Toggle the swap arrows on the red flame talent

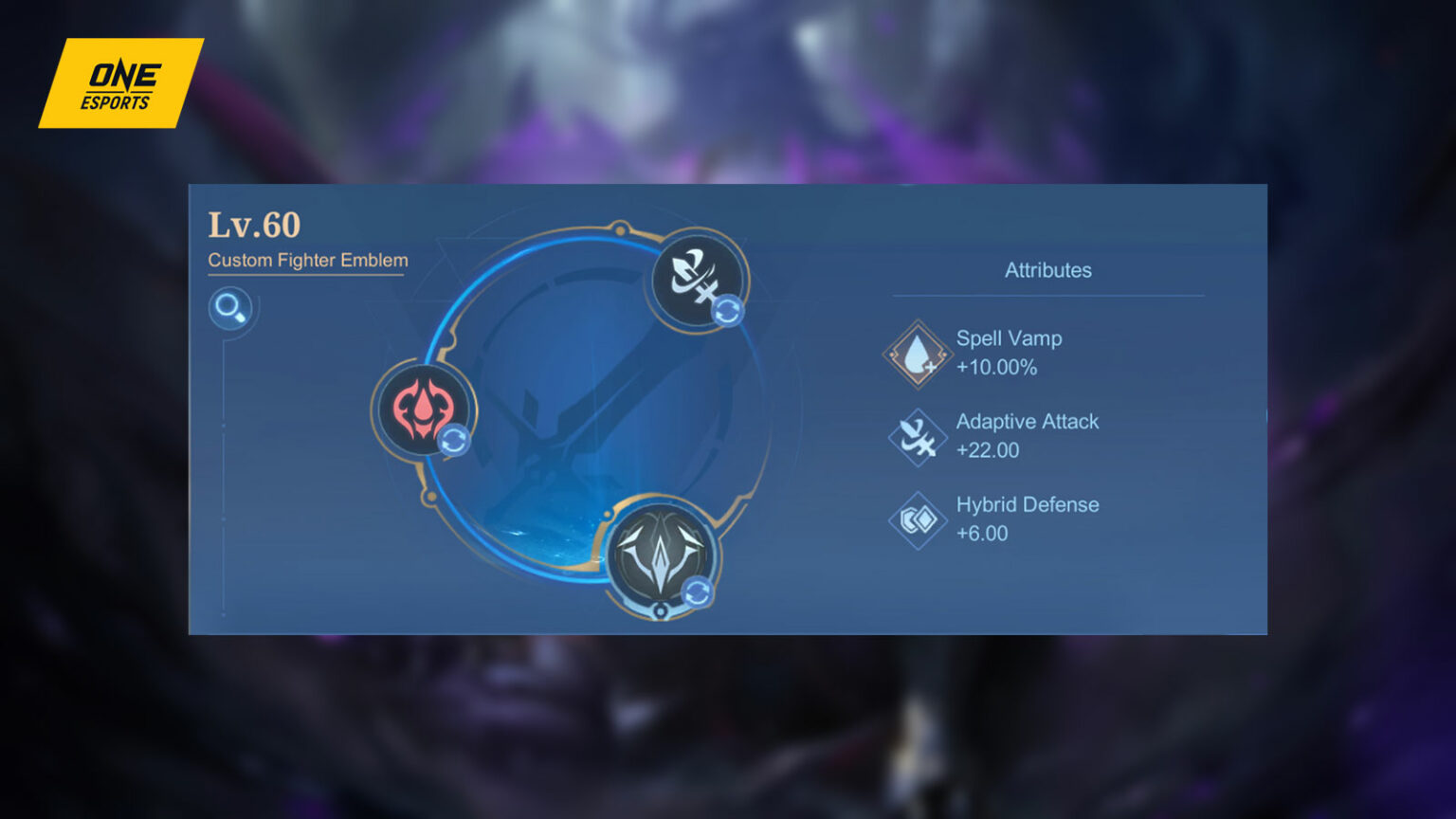pos(454,438)
